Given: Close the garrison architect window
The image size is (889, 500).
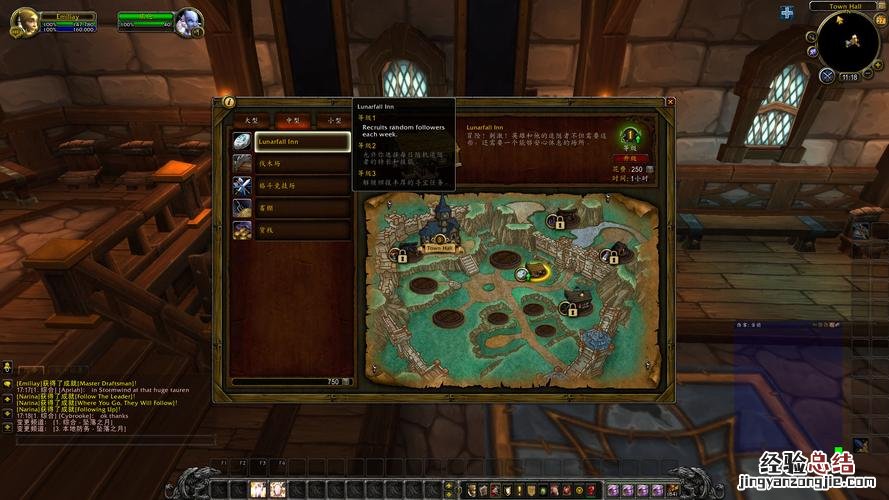Looking at the screenshot, I should [670, 102].
